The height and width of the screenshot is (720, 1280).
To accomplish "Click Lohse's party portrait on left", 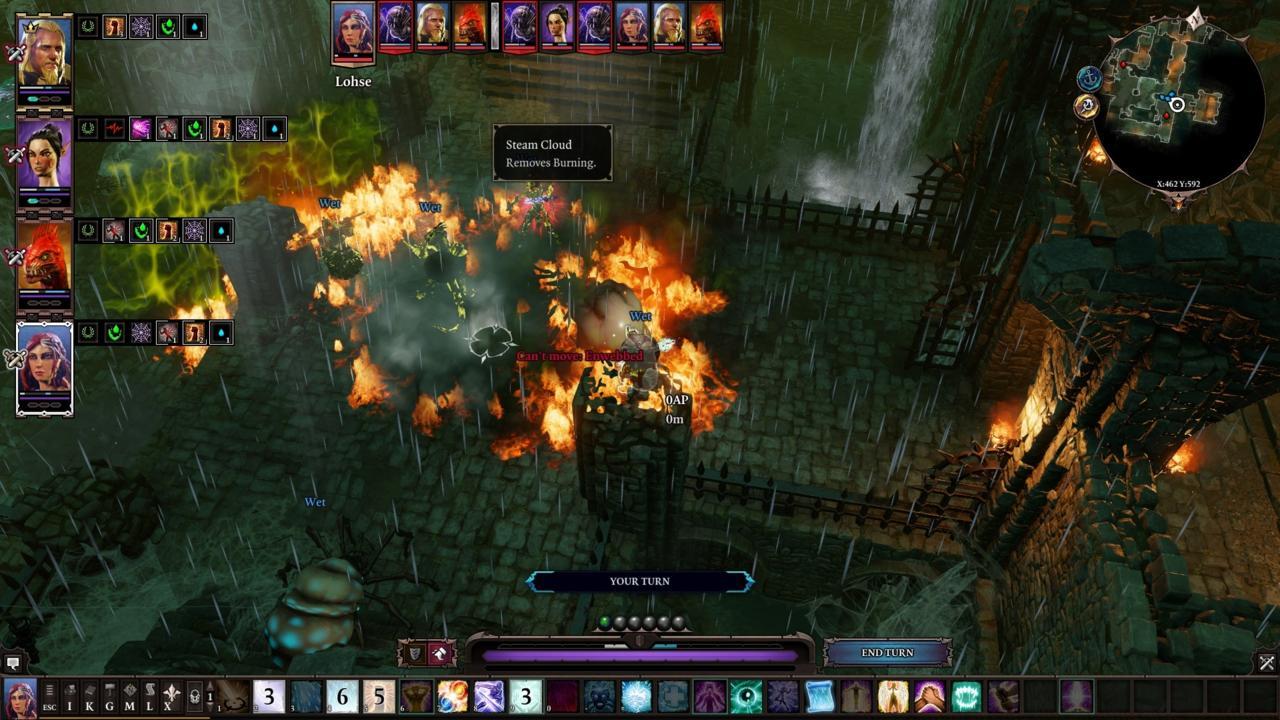I will click(45, 366).
